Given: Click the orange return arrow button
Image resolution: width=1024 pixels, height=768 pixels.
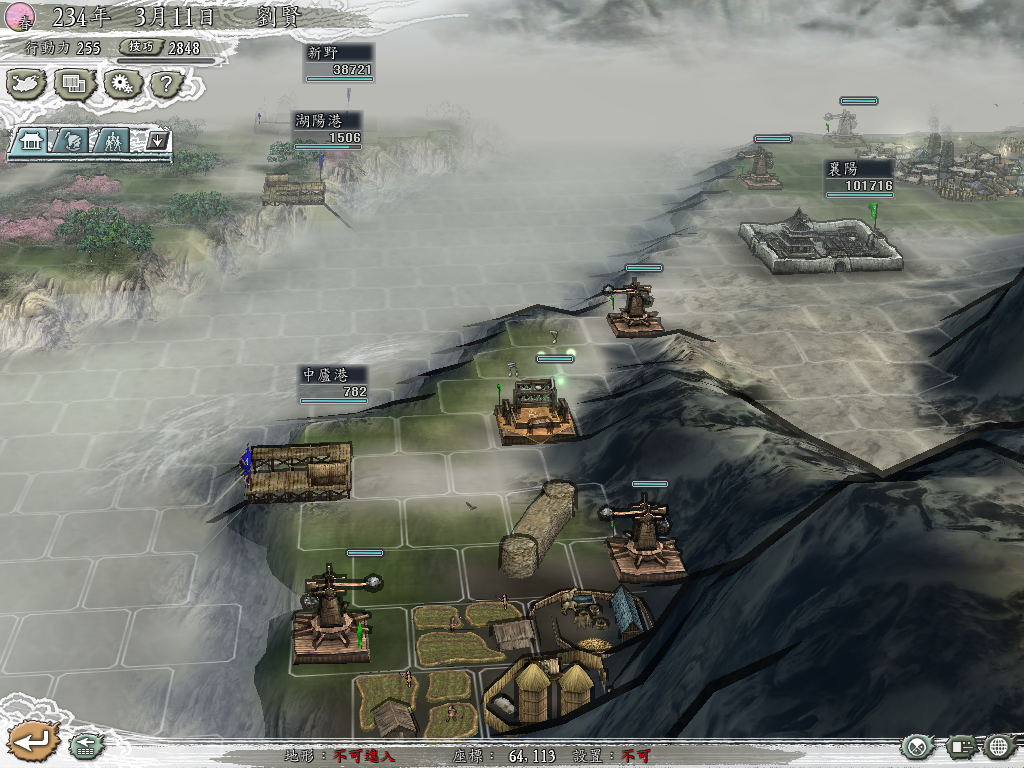Looking at the screenshot, I should (31, 741).
